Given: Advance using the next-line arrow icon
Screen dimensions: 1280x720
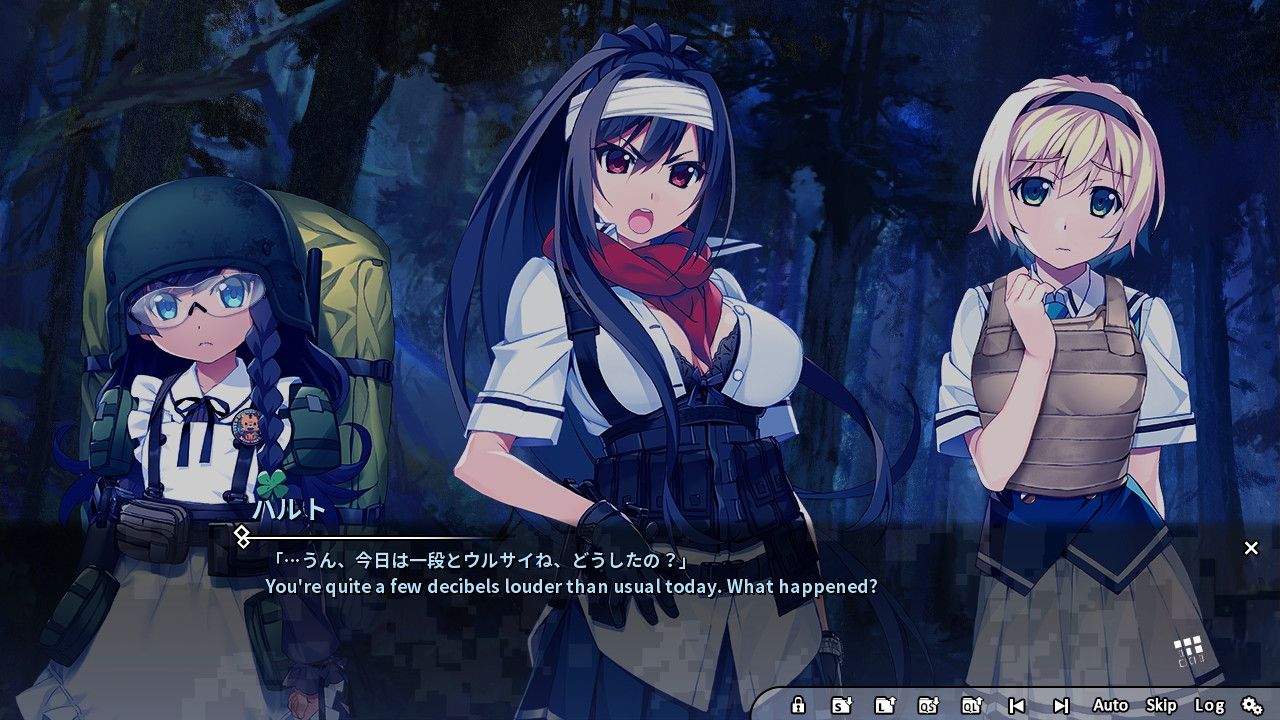Looking at the screenshot, I should click(x=1063, y=705).
